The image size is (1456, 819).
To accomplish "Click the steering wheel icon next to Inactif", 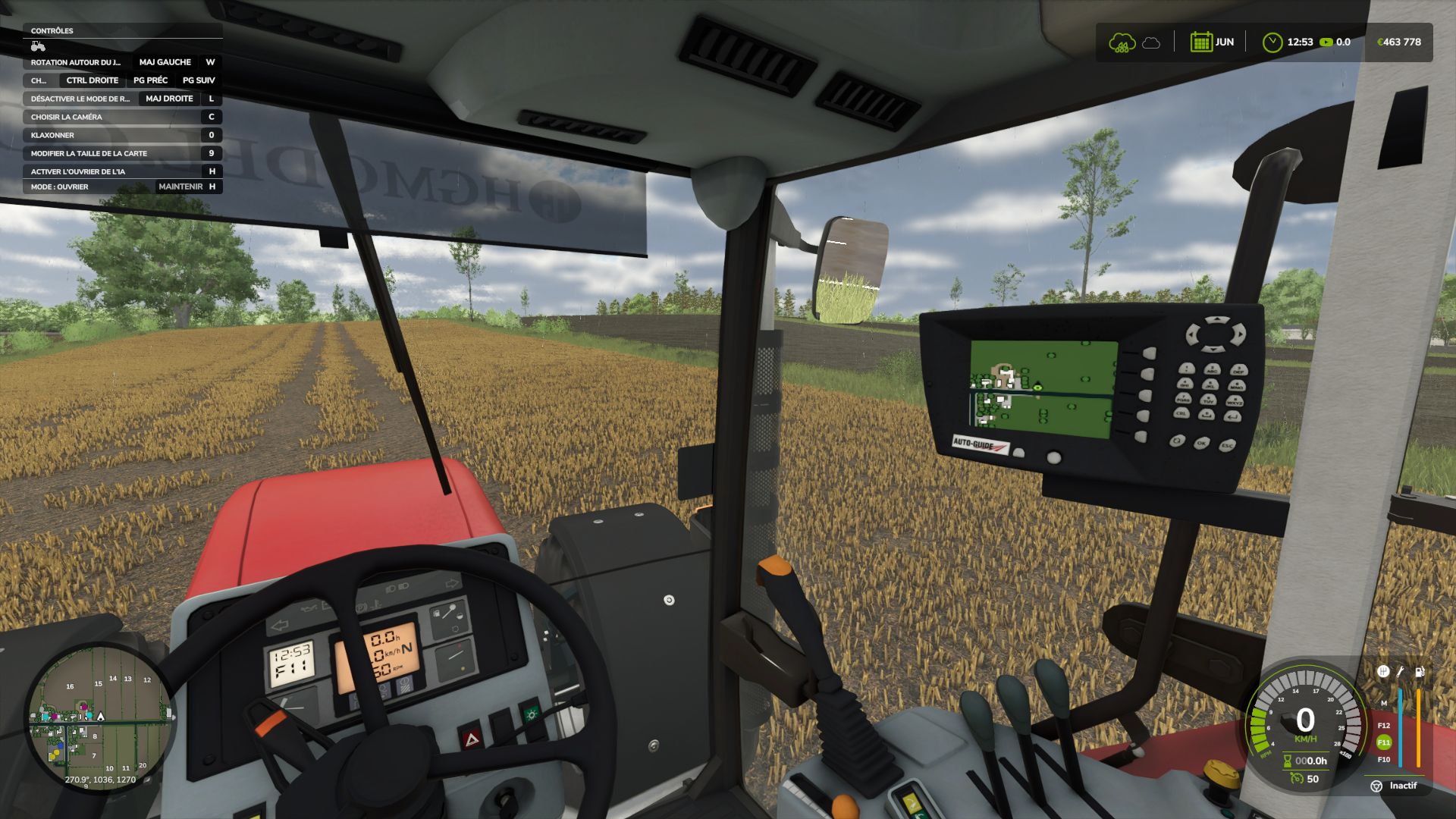I will click(x=1377, y=786).
